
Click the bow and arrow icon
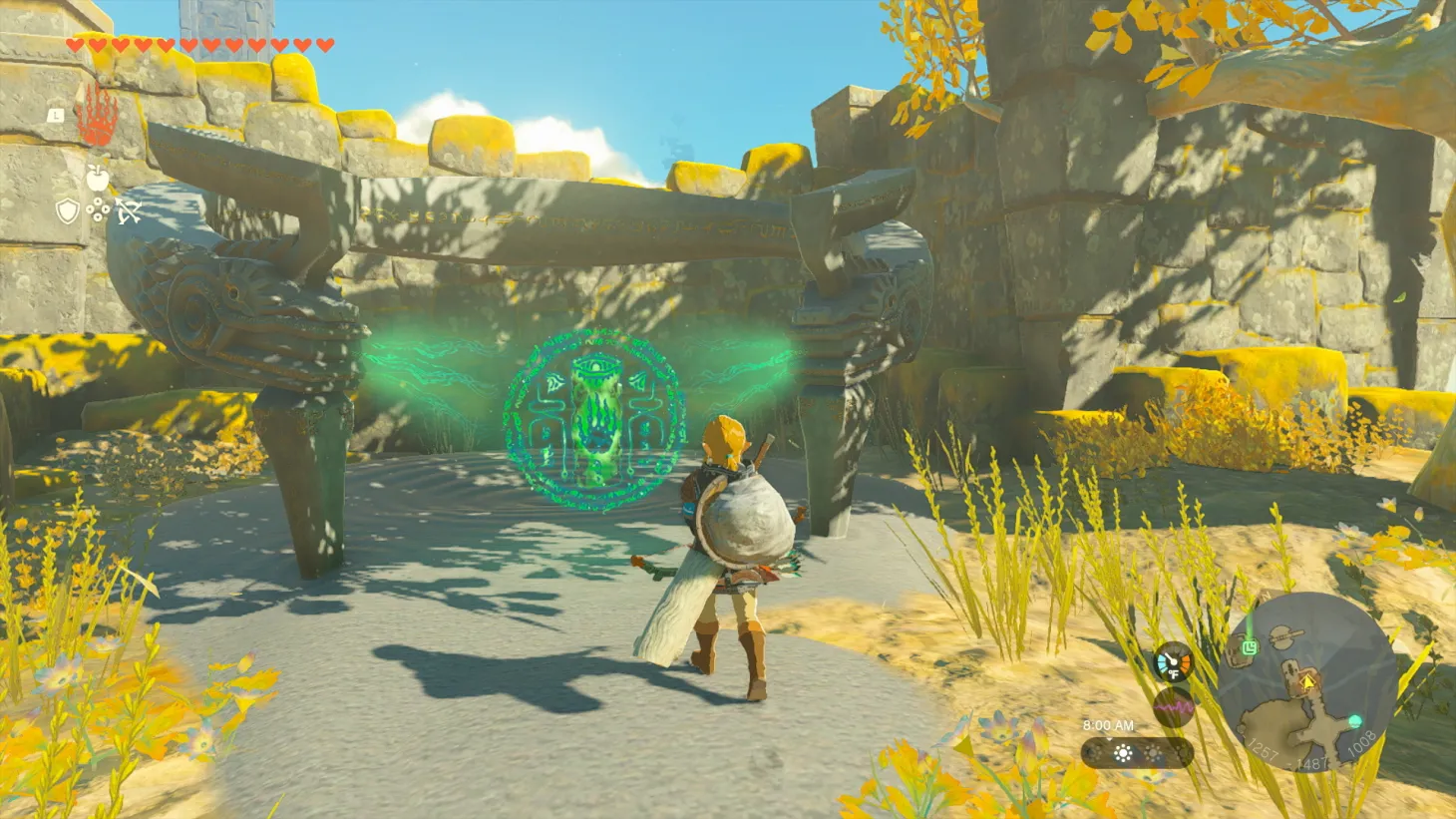[130, 212]
